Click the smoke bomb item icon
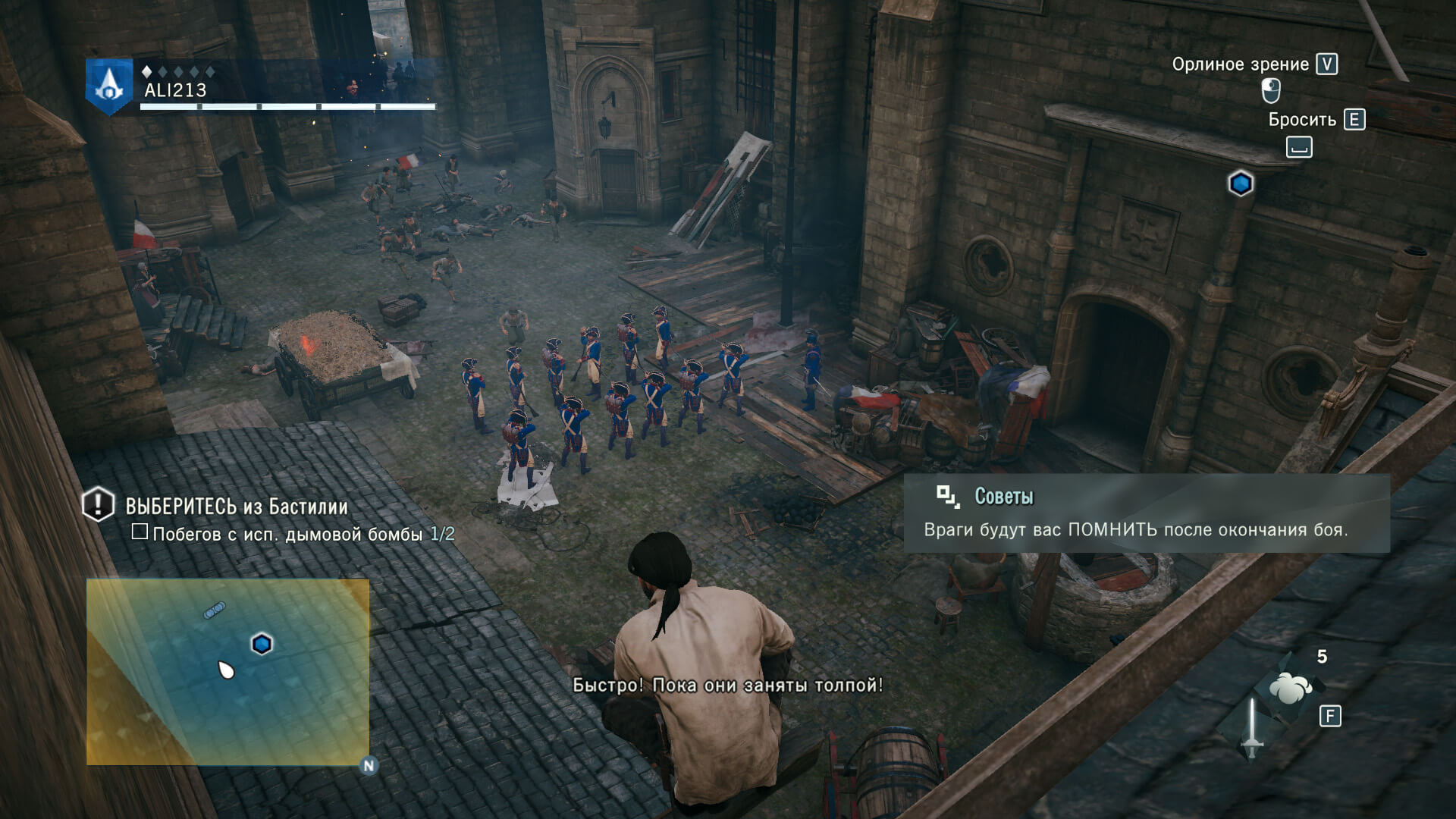 [x=1290, y=687]
